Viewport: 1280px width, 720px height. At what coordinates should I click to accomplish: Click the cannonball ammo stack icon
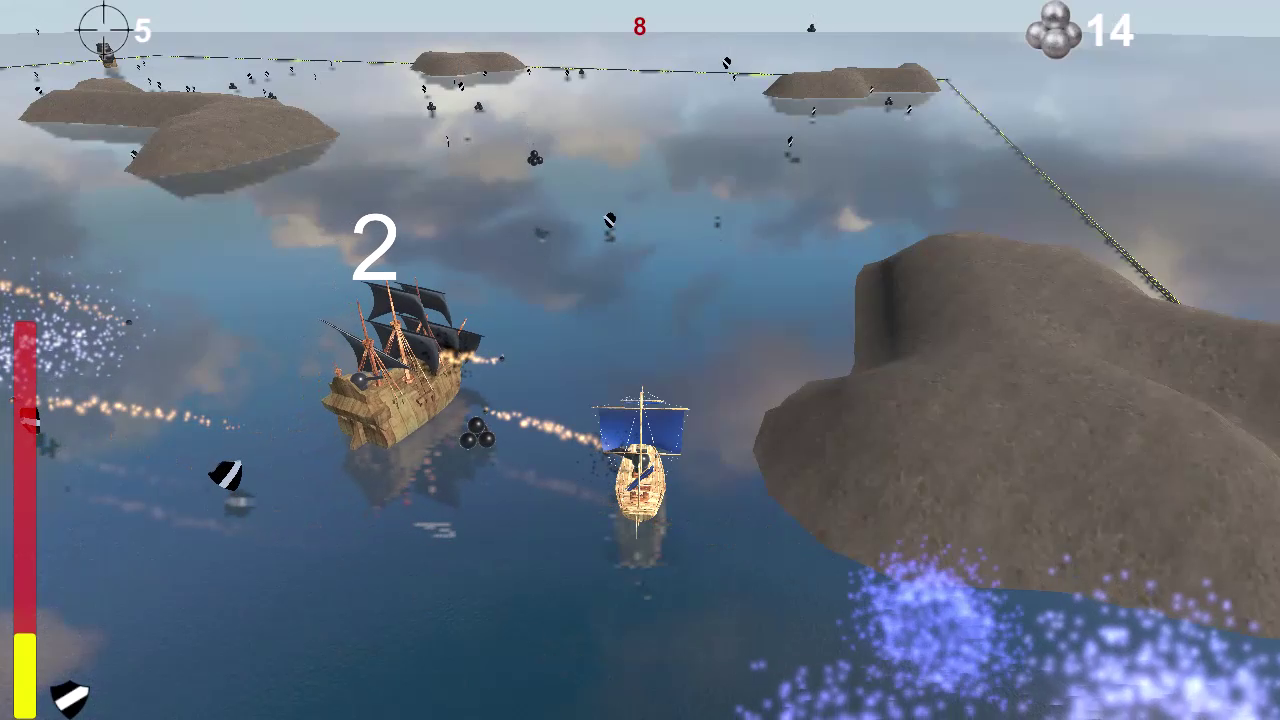click(x=1055, y=32)
